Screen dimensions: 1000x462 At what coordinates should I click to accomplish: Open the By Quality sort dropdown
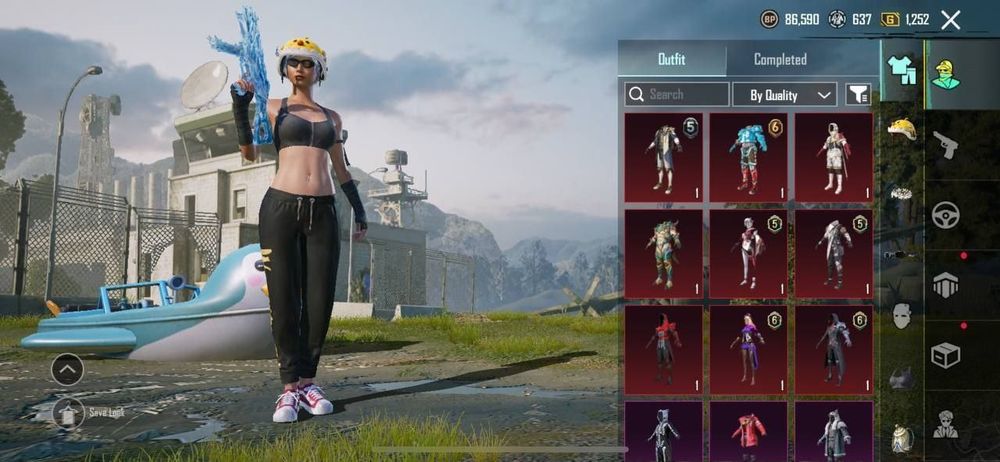[x=784, y=95]
